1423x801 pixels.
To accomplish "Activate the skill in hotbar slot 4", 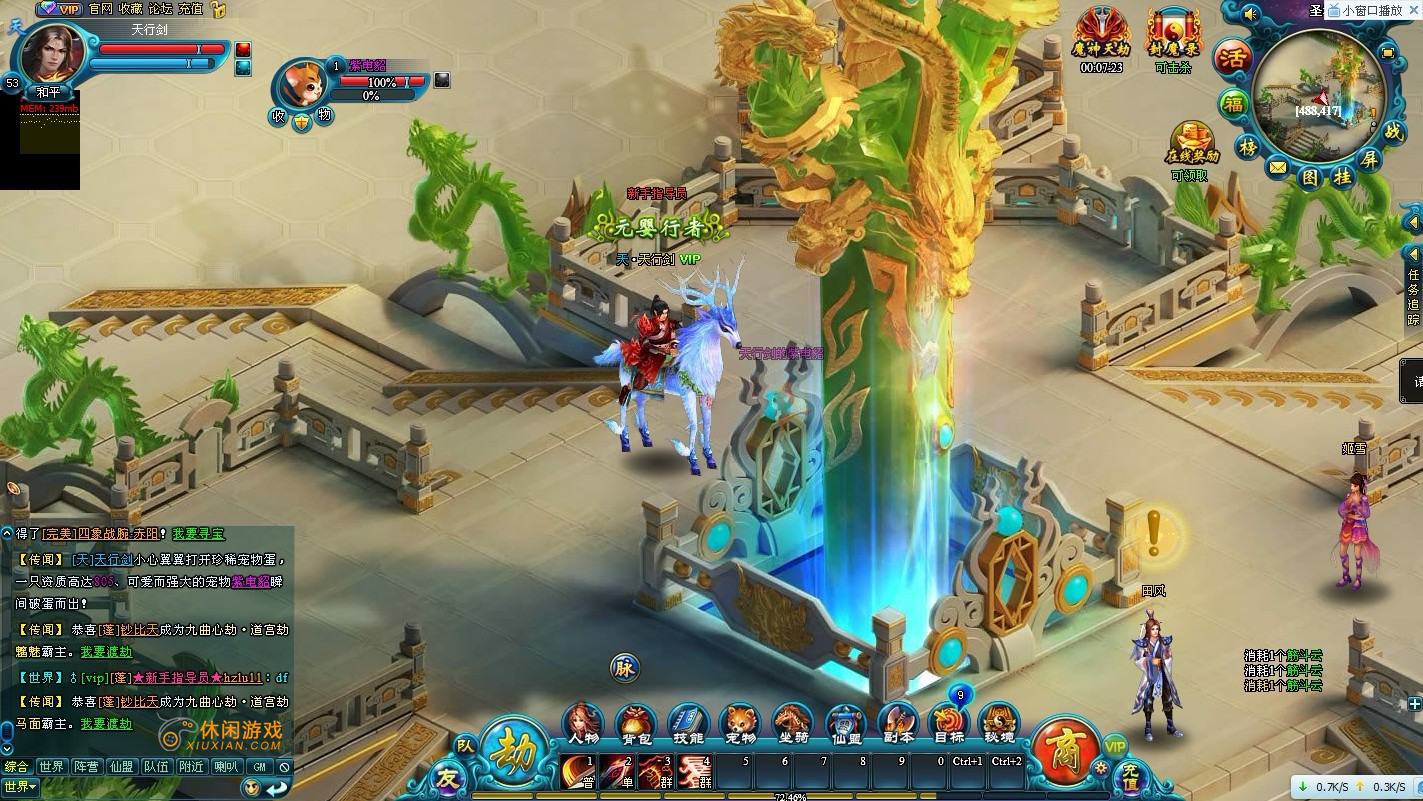I will 695,772.
